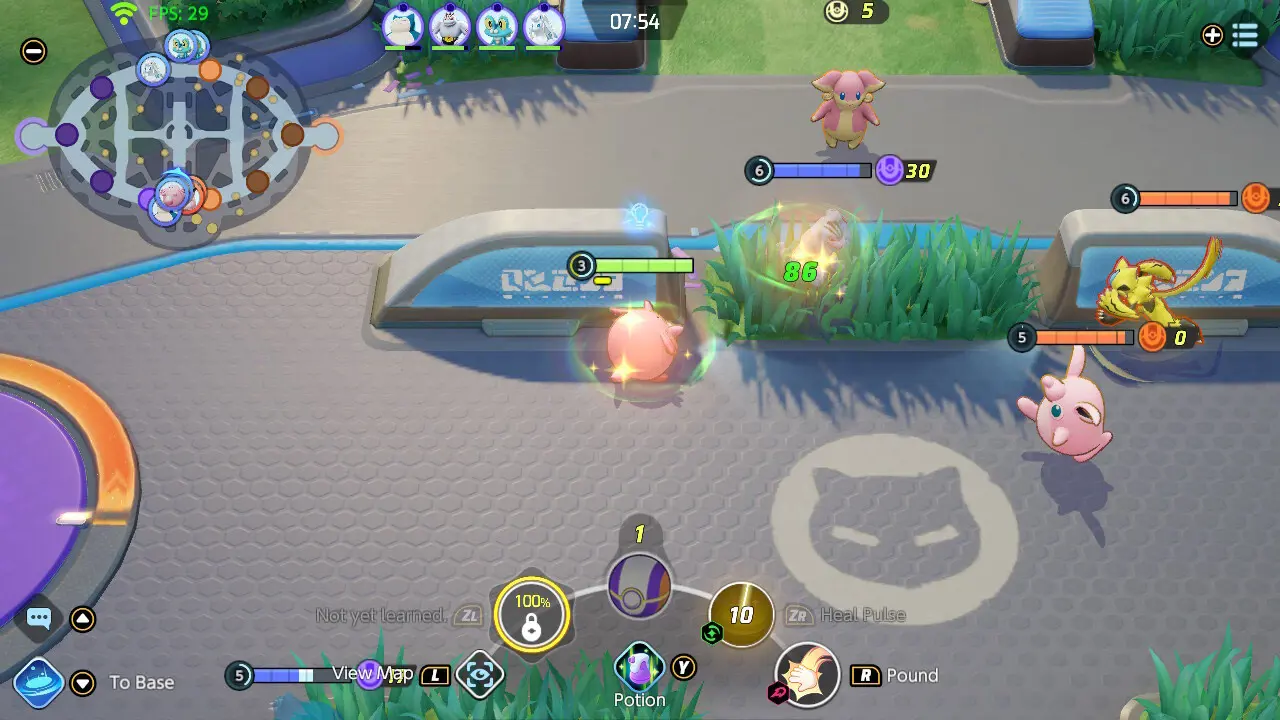
Task: Use the Poké Ball score button
Action: tap(639, 587)
